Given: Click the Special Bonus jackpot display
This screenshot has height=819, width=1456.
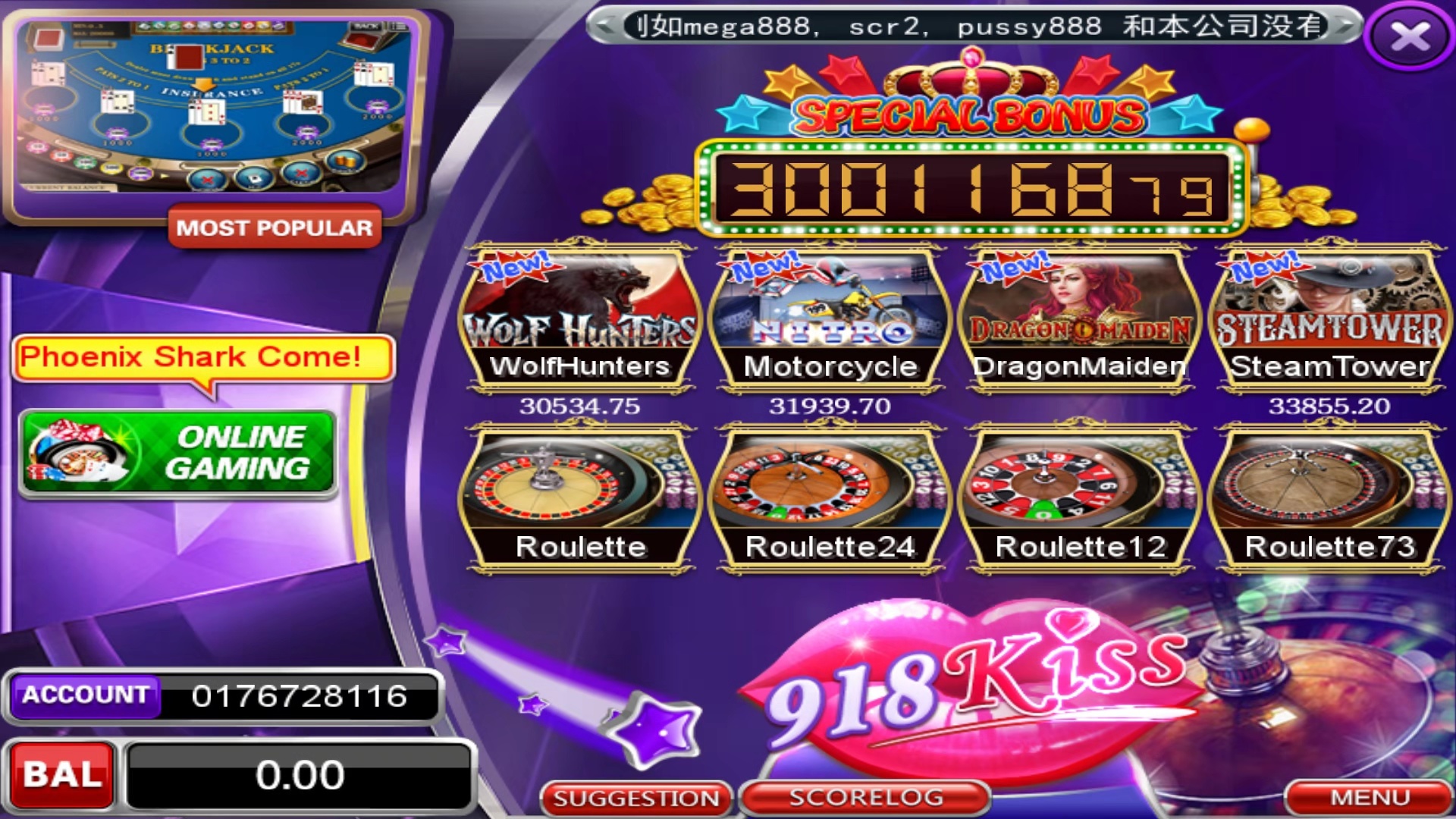Looking at the screenshot, I should [971, 187].
